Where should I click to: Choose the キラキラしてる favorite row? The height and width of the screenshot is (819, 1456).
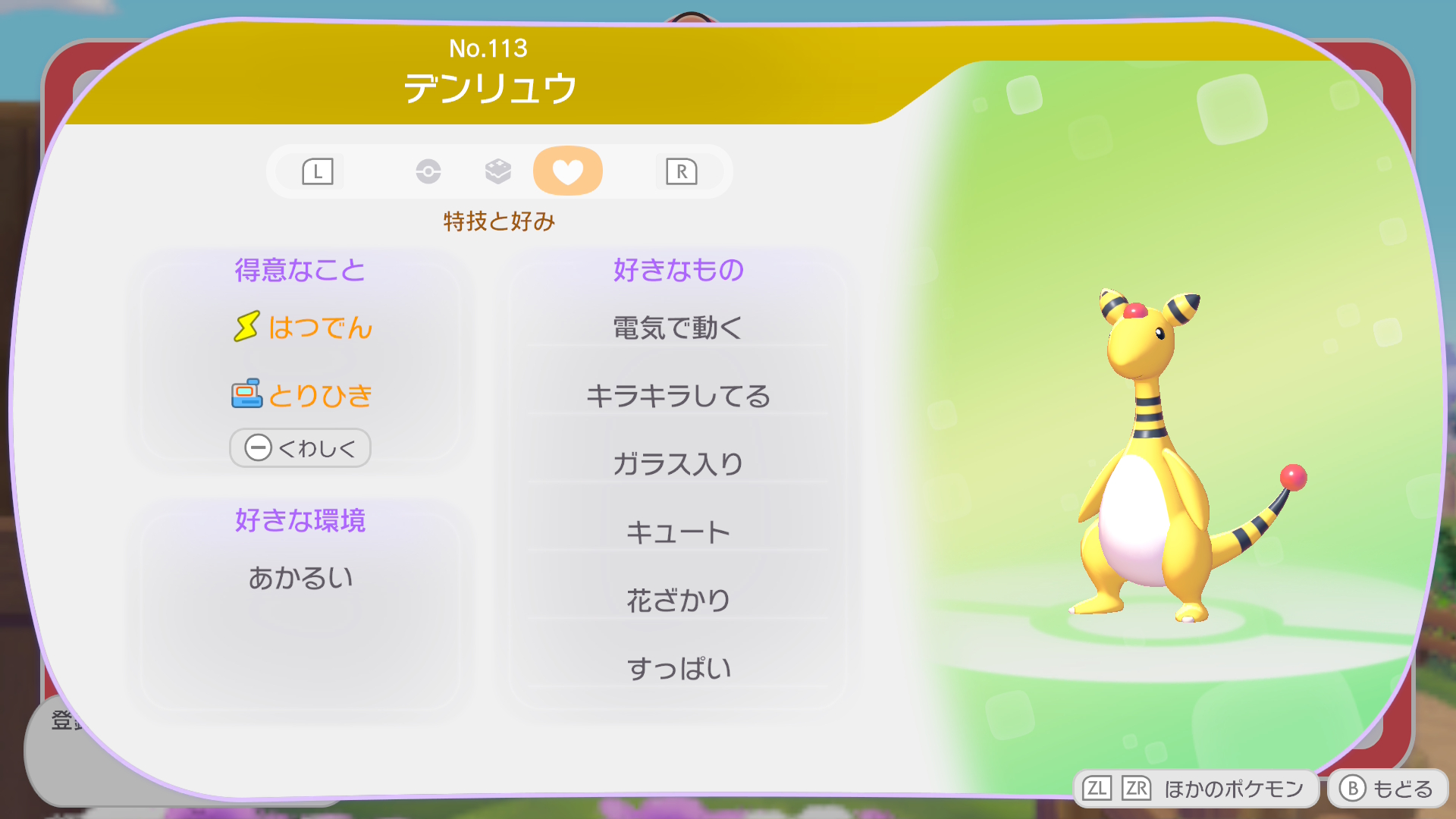(678, 396)
